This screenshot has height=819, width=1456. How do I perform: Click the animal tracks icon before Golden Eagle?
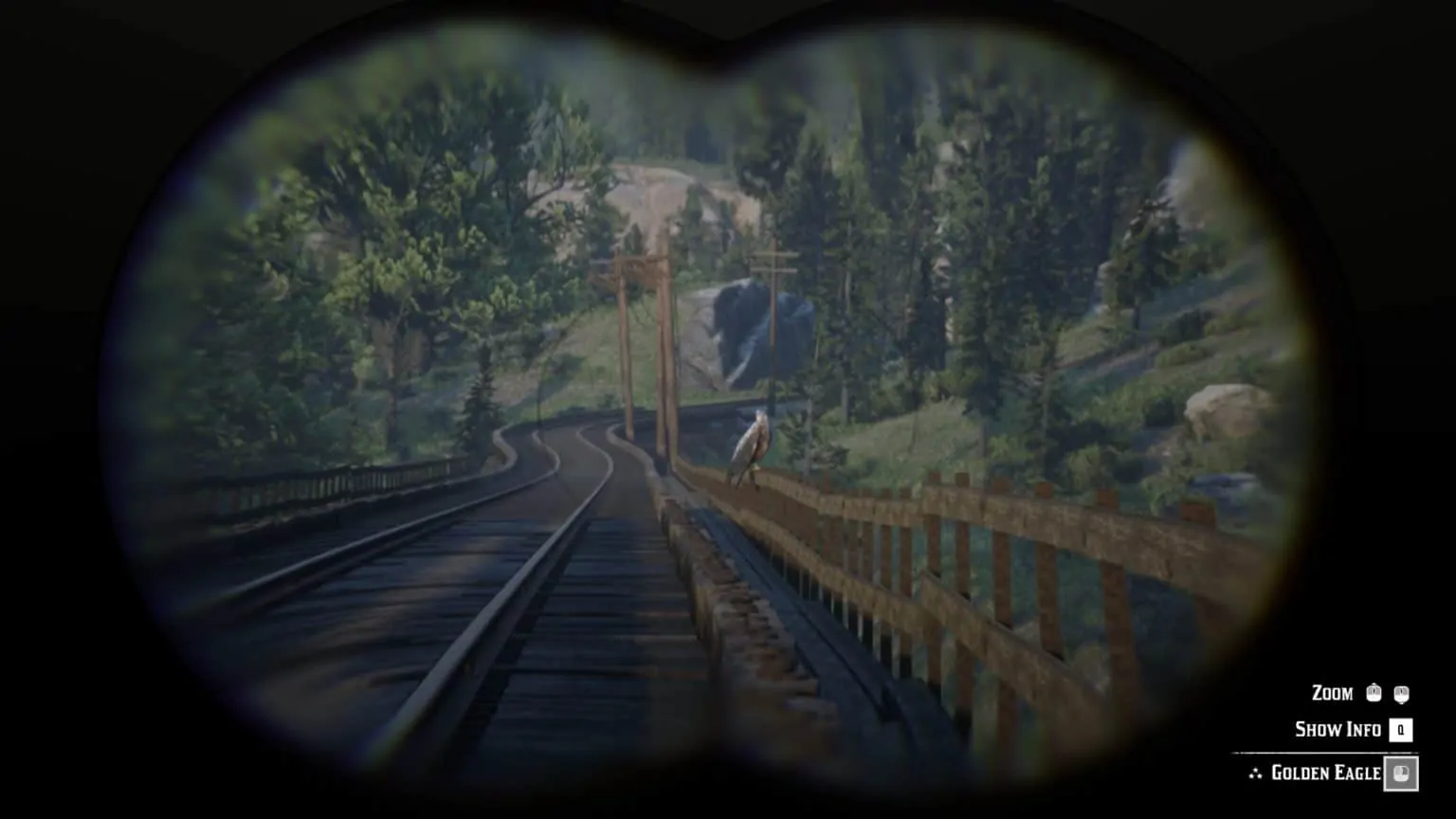coord(1256,773)
